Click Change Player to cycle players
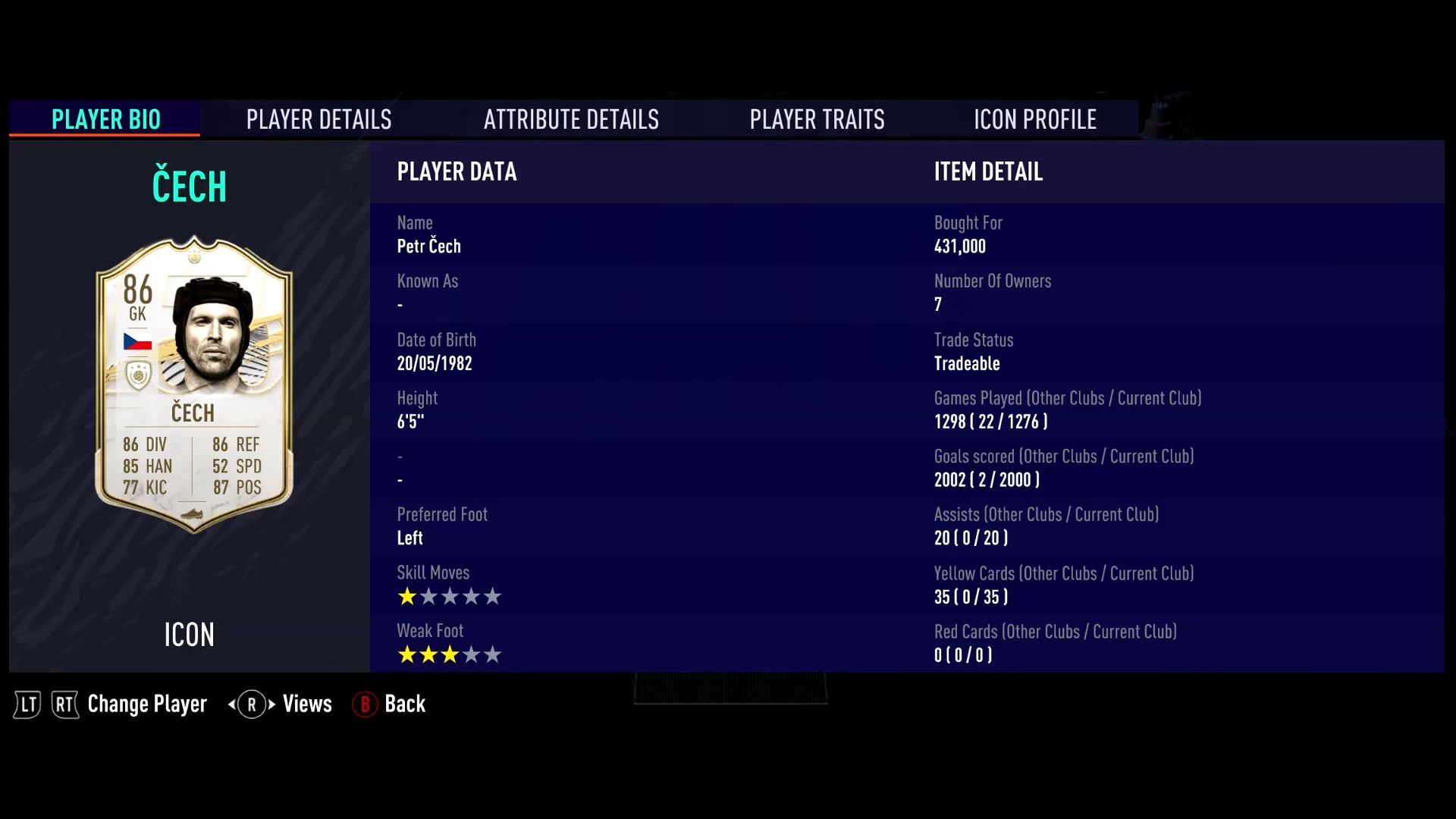 tap(146, 704)
